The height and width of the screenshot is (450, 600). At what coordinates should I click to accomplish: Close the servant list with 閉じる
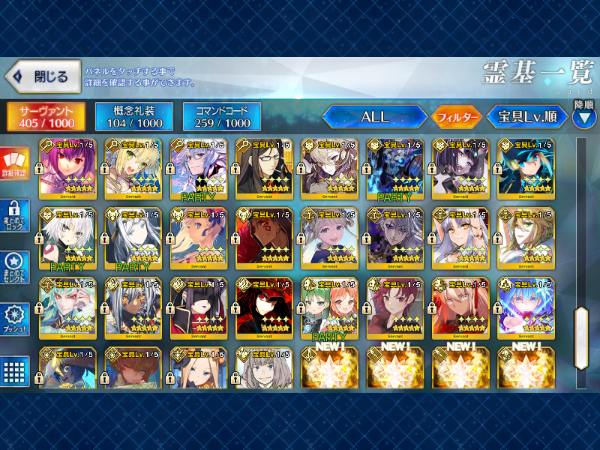coord(42,76)
